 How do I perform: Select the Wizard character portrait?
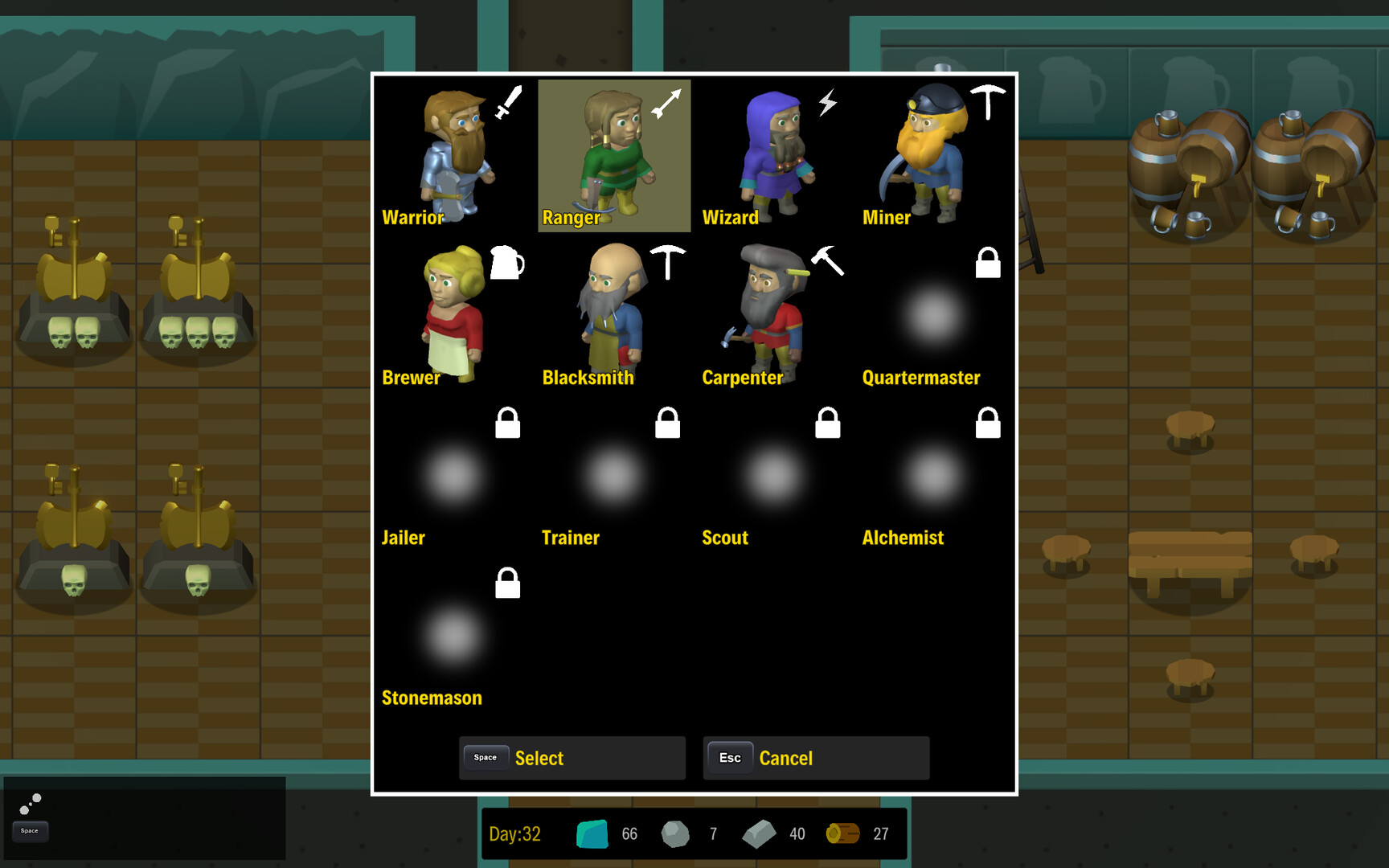click(774, 153)
